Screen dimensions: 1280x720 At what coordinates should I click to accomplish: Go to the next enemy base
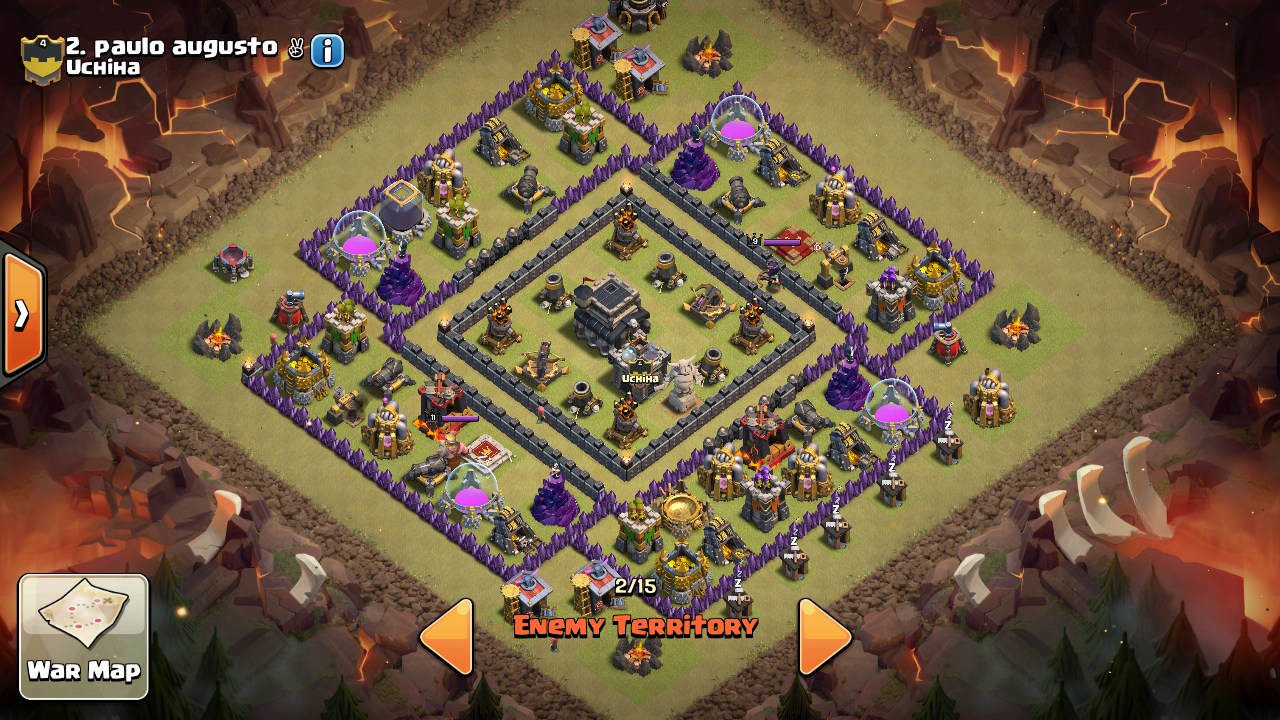[x=823, y=636]
